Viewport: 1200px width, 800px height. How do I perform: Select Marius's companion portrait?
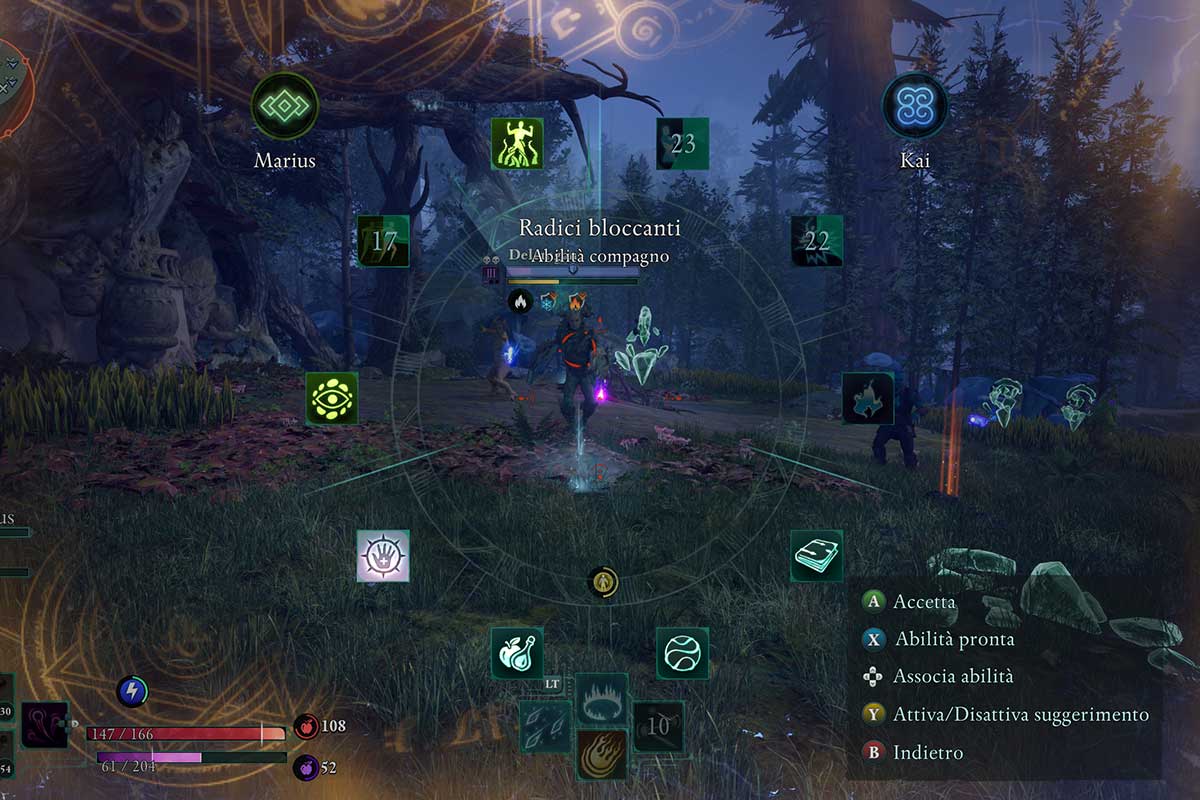(x=285, y=105)
